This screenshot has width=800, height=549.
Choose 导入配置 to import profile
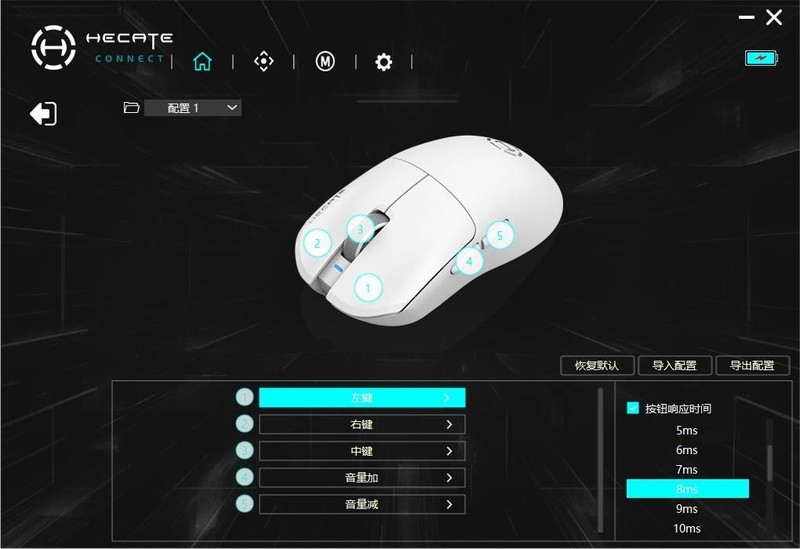click(674, 366)
